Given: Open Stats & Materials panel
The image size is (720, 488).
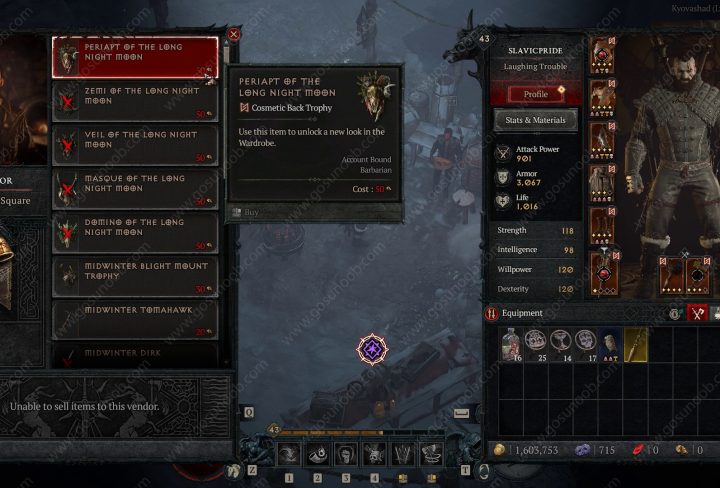Looking at the screenshot, I should coord(536,121).
